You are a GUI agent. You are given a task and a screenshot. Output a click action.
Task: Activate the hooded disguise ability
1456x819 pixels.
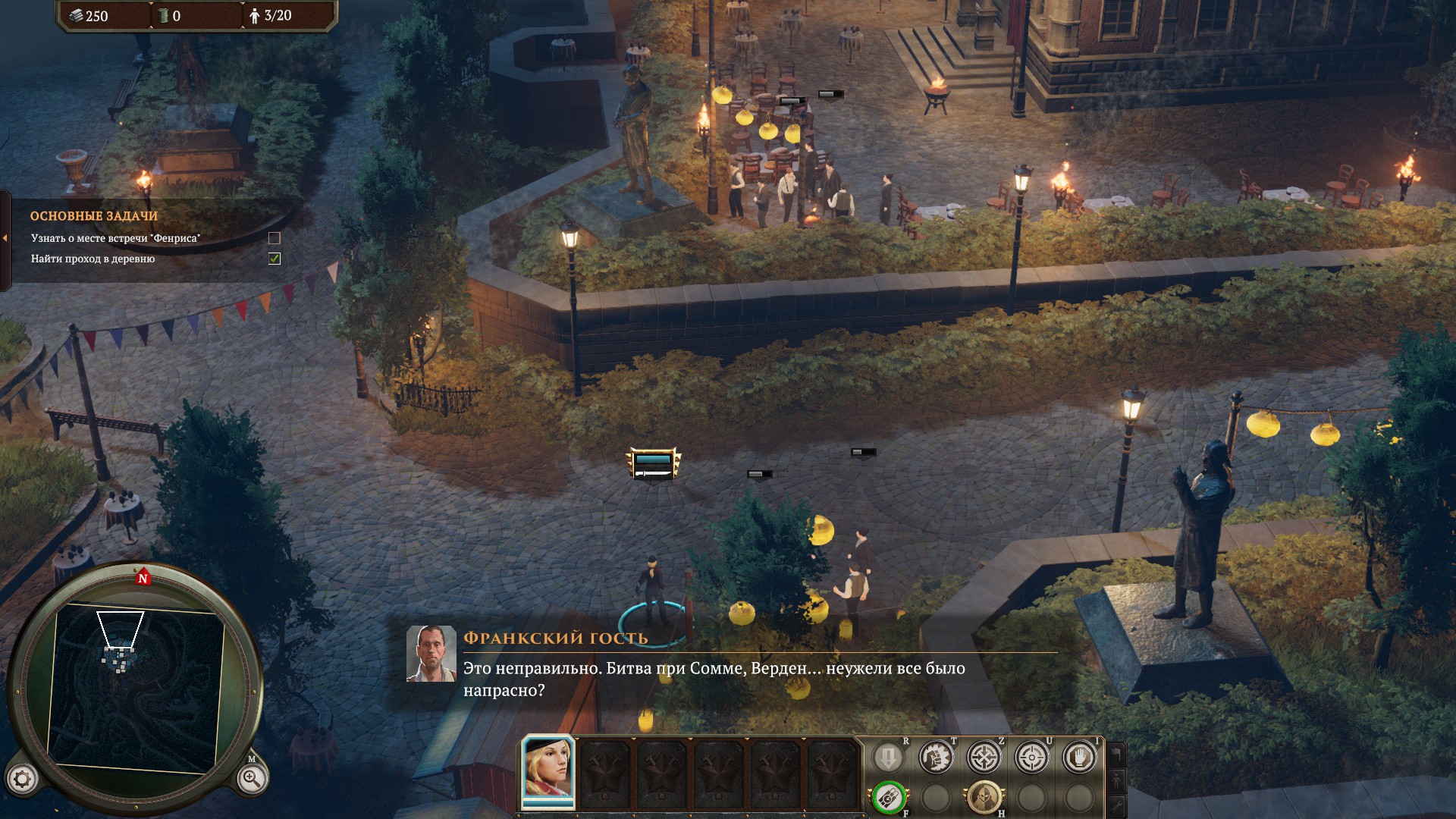point(984,798)
